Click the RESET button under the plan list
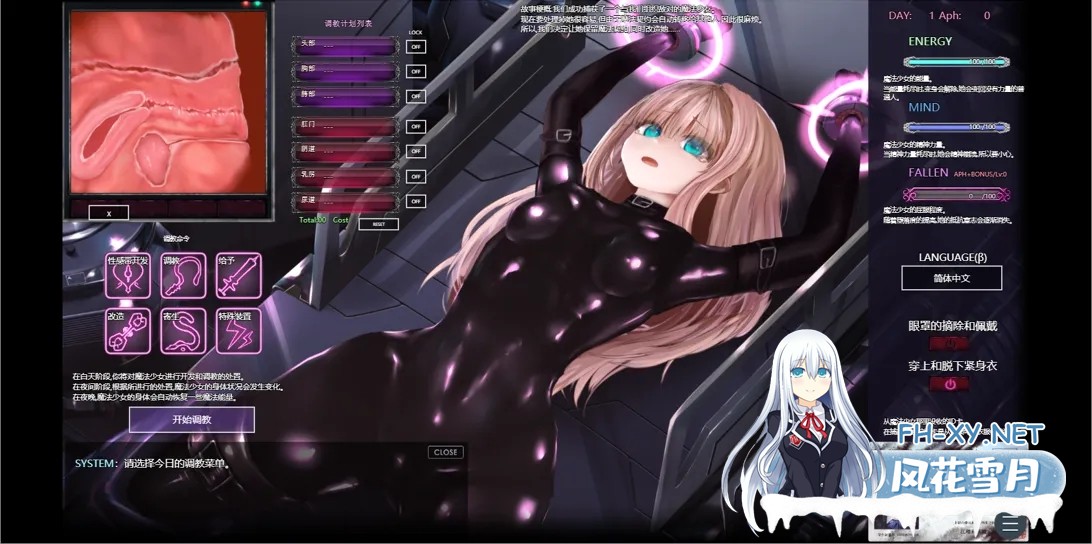 (378, 224)
